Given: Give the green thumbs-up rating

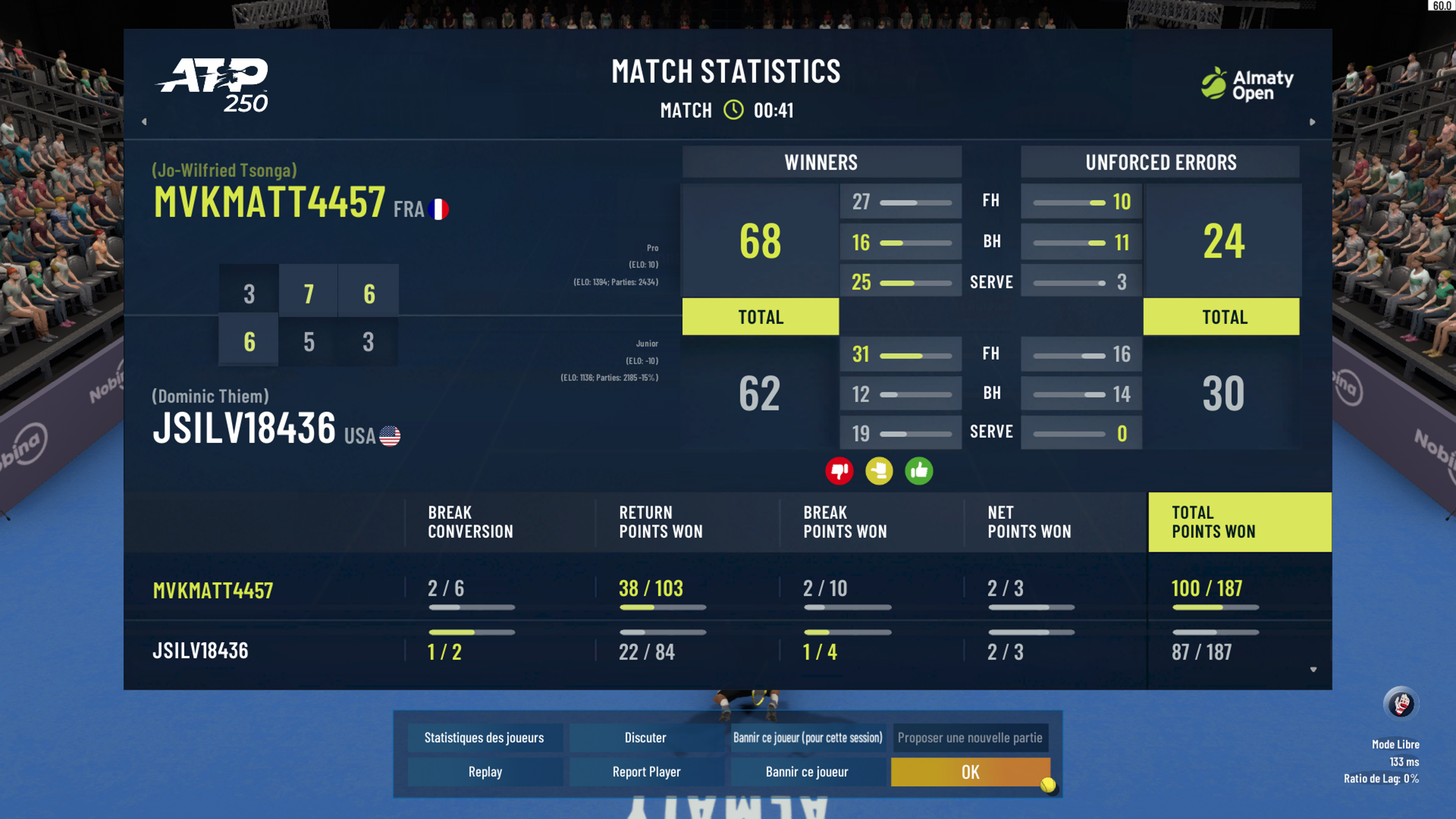Looking at the screenshot, I should 919,471.
